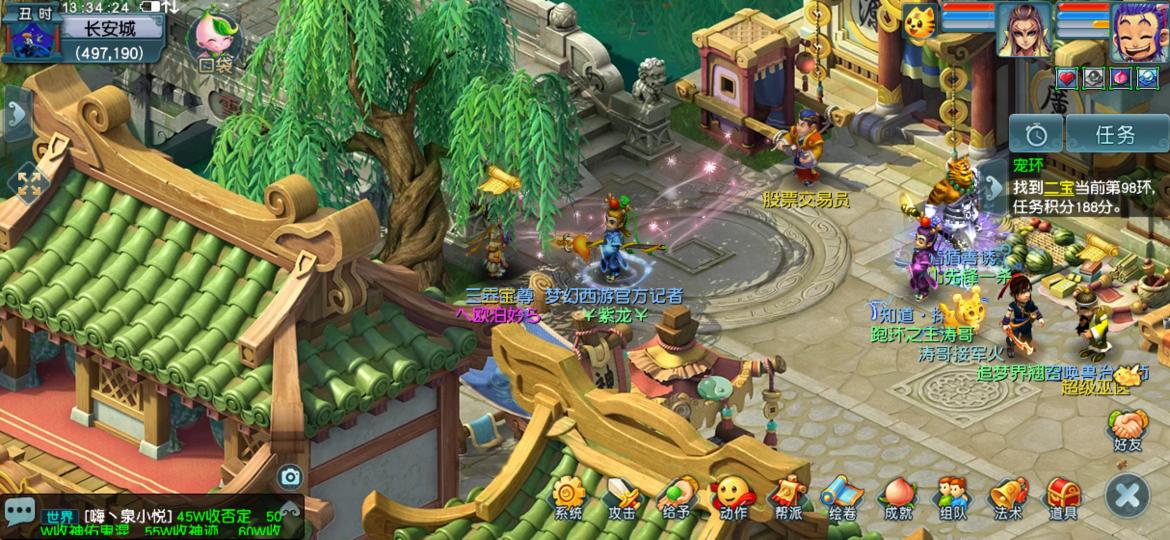Open the 帮派 guild panel
This screenshot has width=1170, height=540.
click(x=787, y=497)
